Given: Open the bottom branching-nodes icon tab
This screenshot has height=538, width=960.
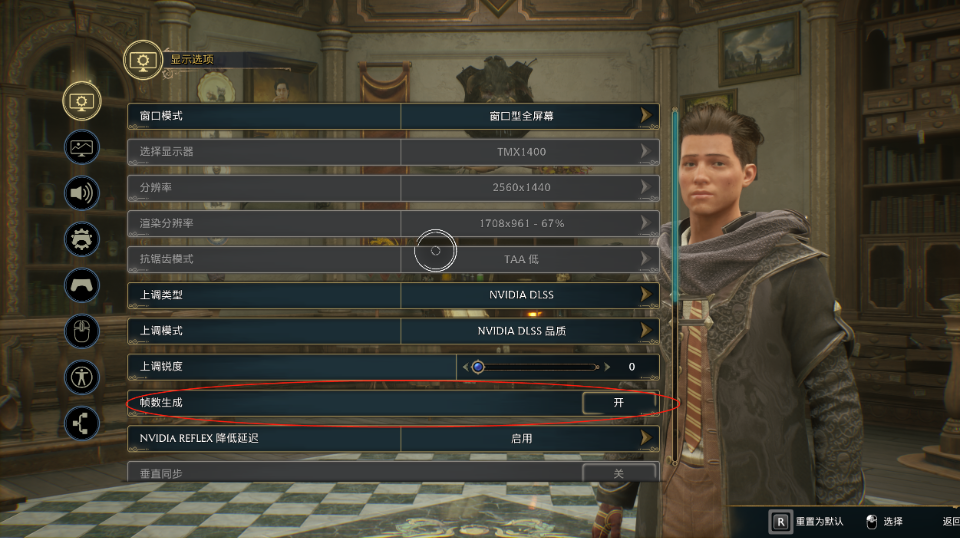Looking at the screenshot, I should point(82,423).
